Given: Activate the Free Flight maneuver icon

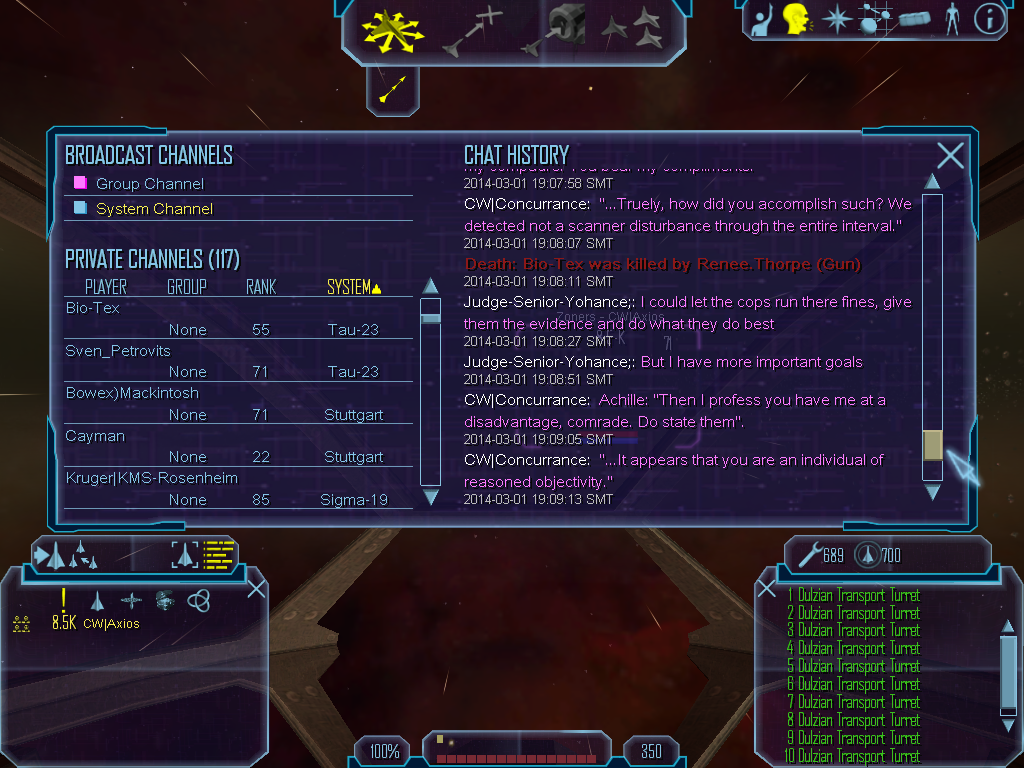Looking at the screenshot, I should [394, 30].
